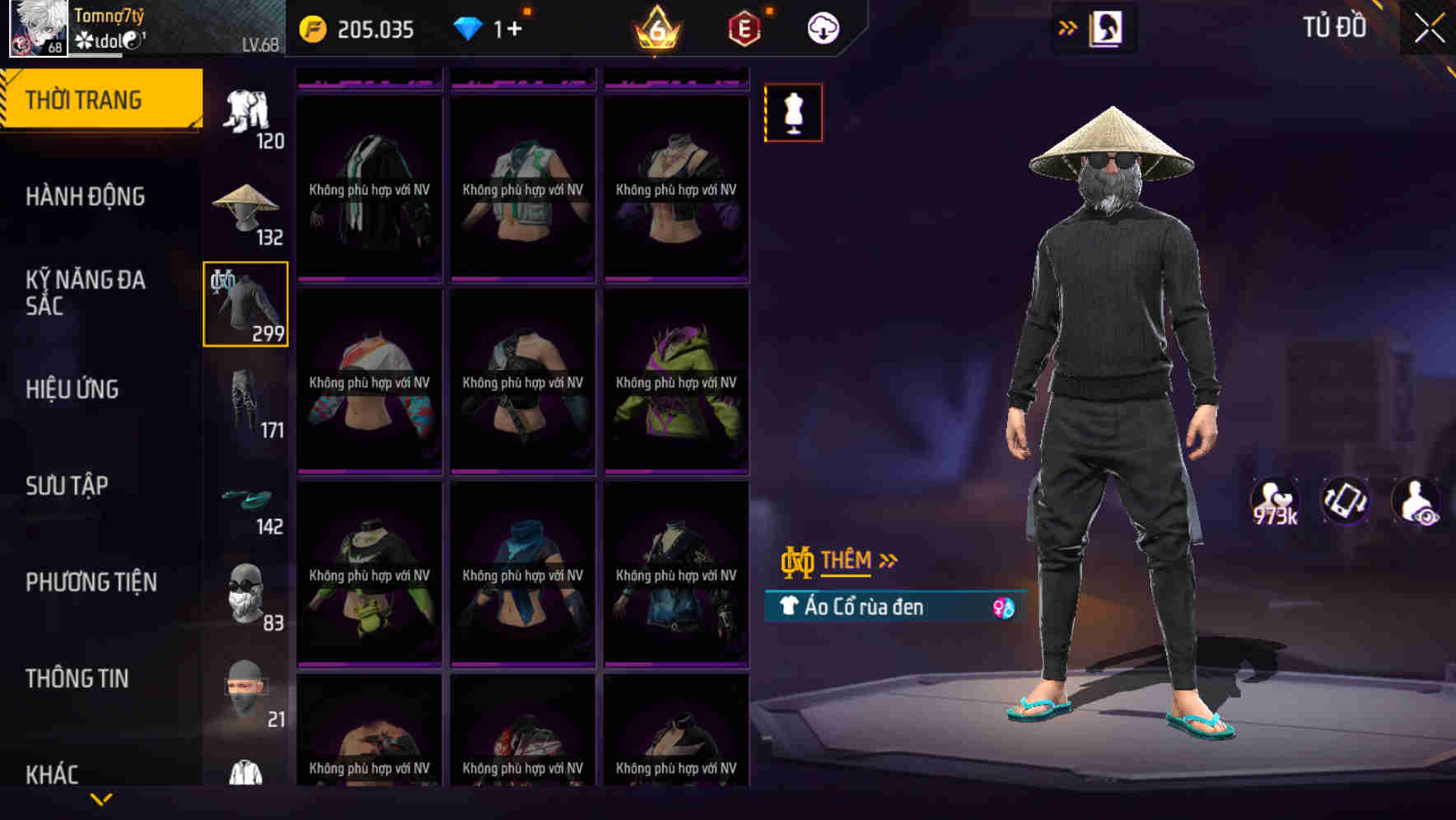Click the level 6 crown badge
The height and width of the screenshot is (820, 1456).
[656, 27]
